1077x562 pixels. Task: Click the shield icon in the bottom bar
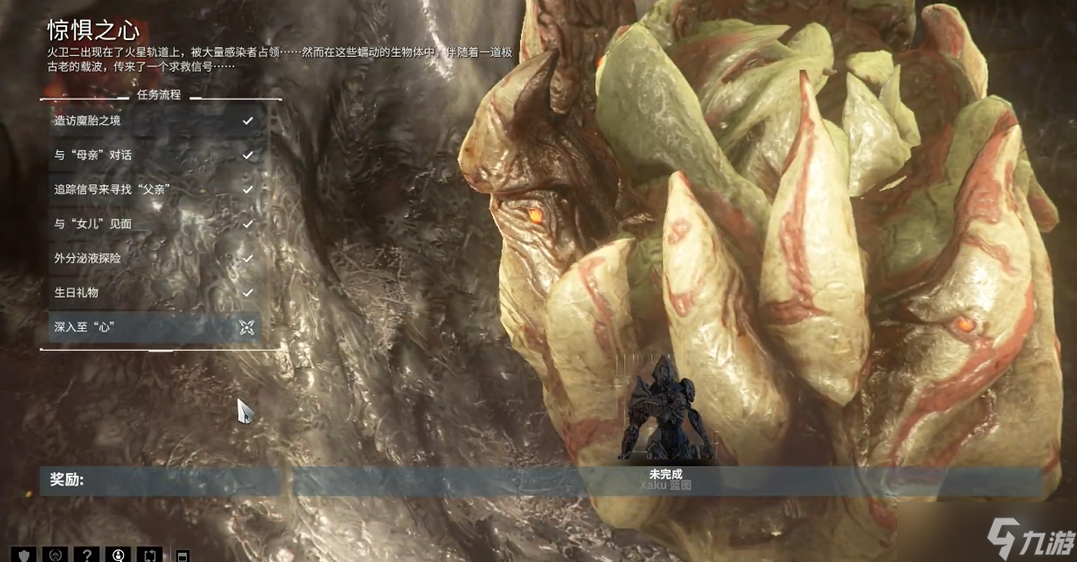[x=24, y=554]
